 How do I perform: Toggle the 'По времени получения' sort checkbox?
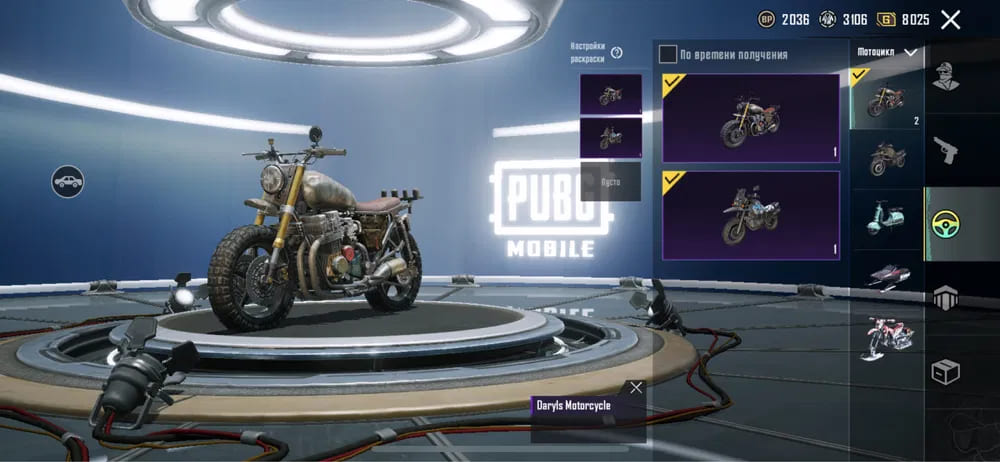point(668,54)
